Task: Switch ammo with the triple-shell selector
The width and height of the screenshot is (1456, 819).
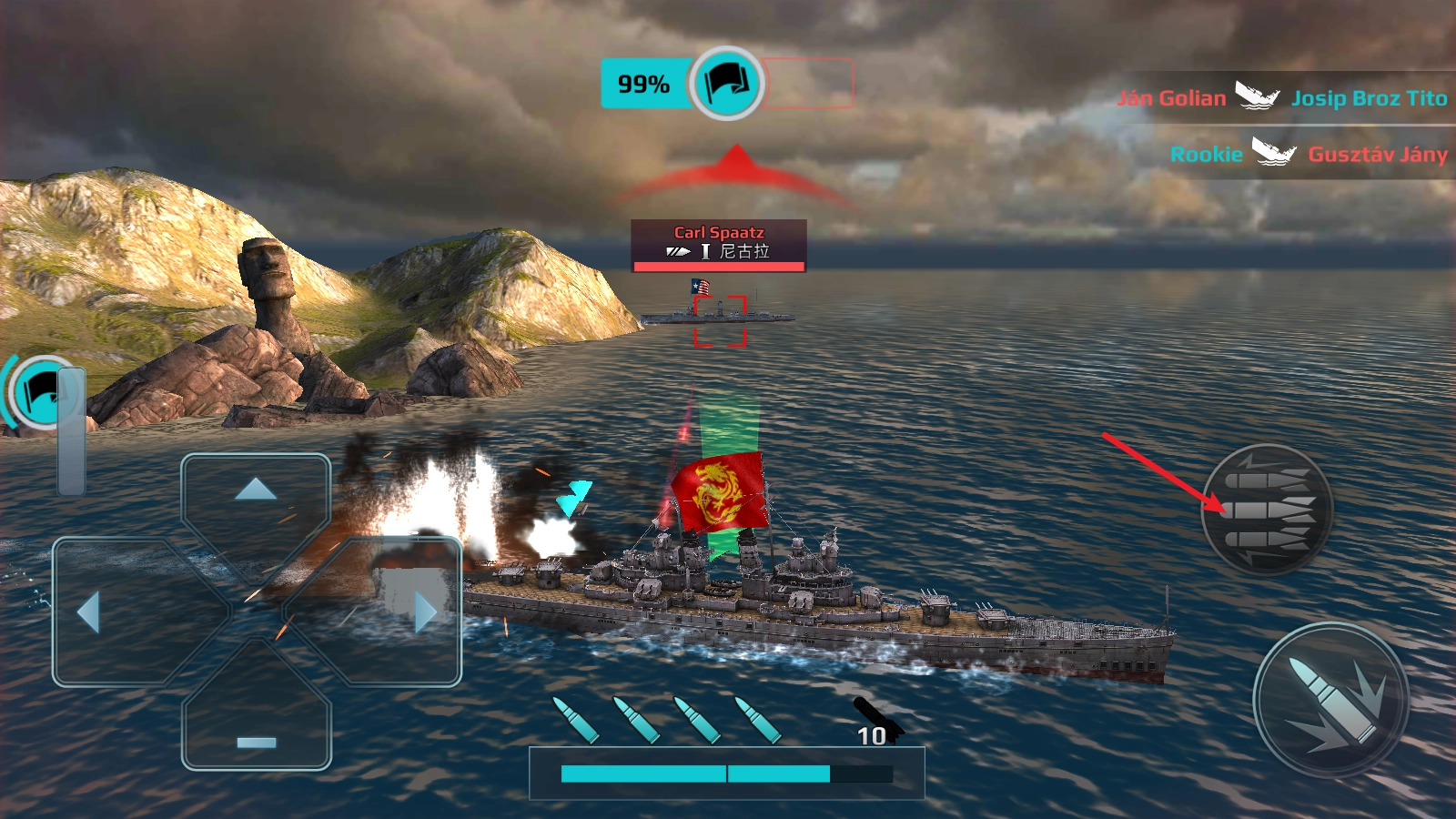Action: [x=1269, y=510]
